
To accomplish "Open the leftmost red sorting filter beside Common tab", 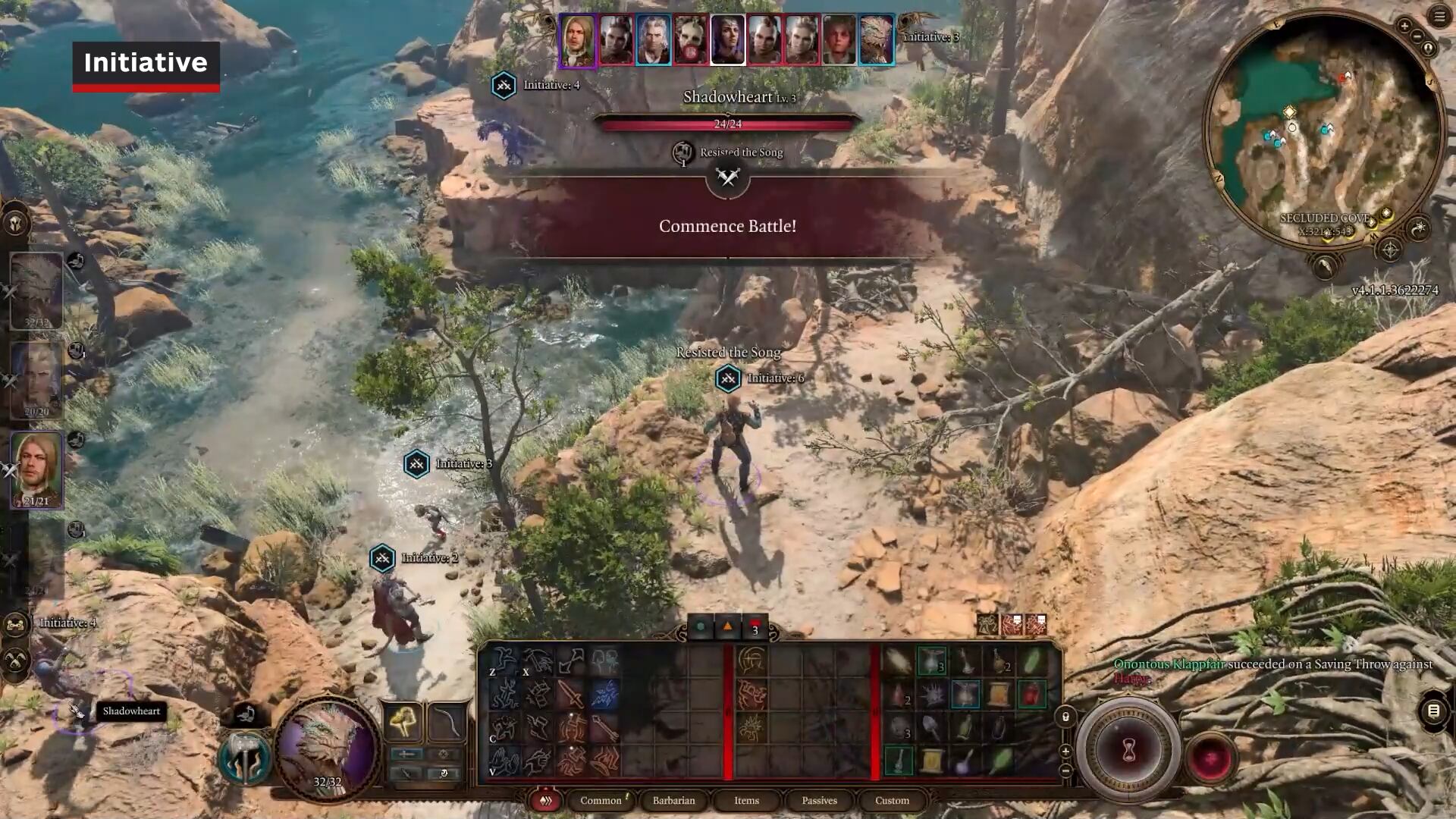I will (545, 801).
